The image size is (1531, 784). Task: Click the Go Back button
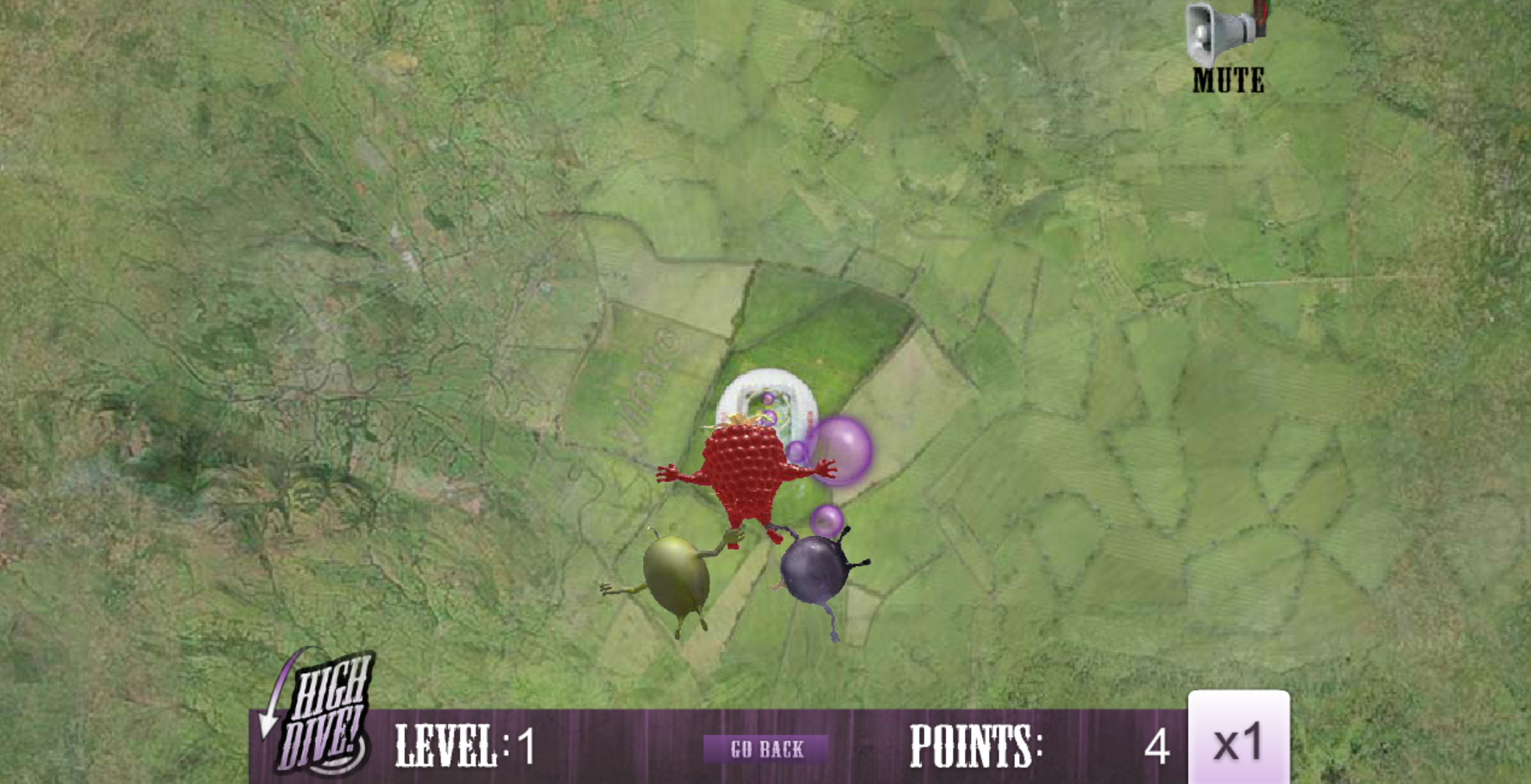(766, 749)
